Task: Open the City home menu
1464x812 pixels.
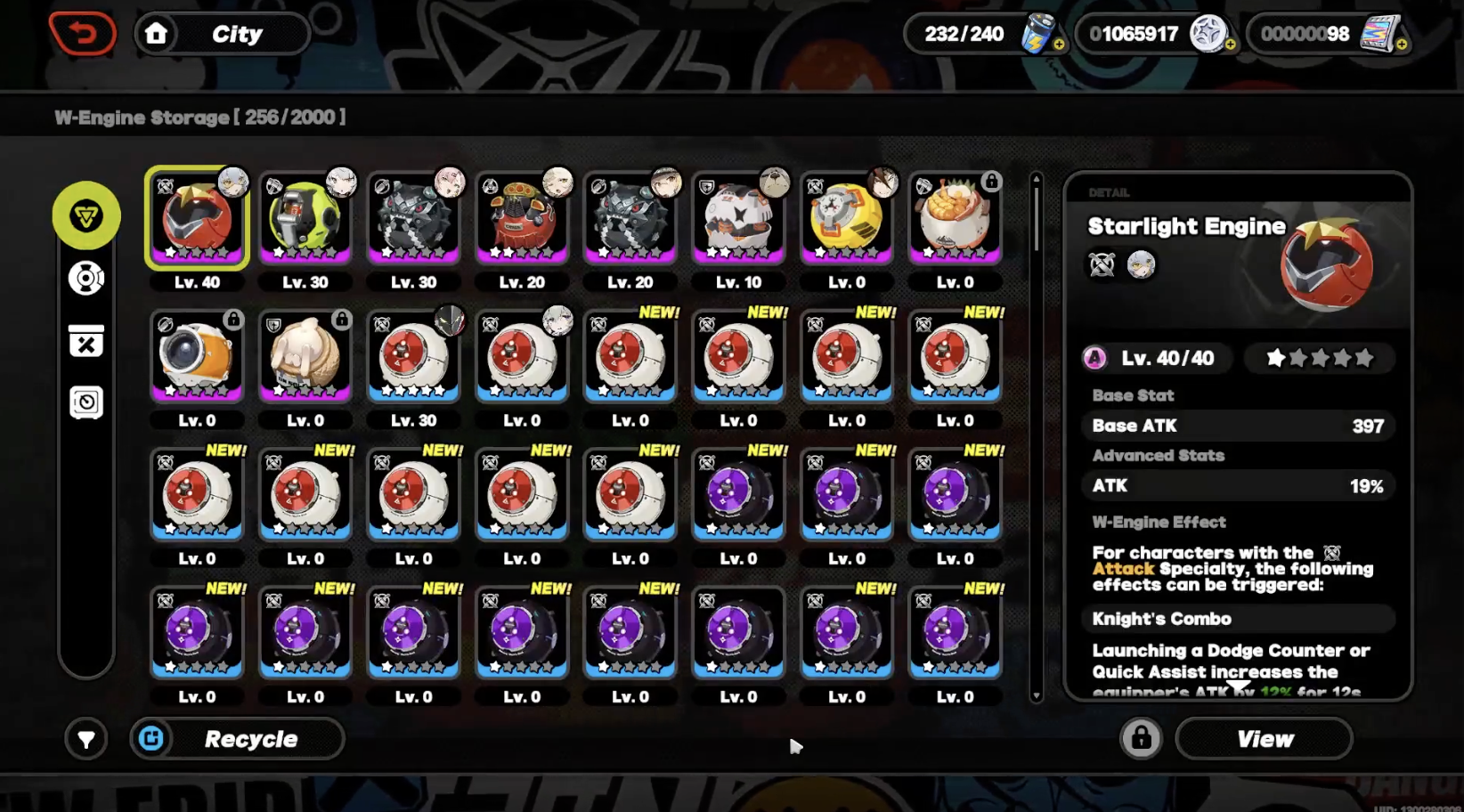Action: (222, 33)
